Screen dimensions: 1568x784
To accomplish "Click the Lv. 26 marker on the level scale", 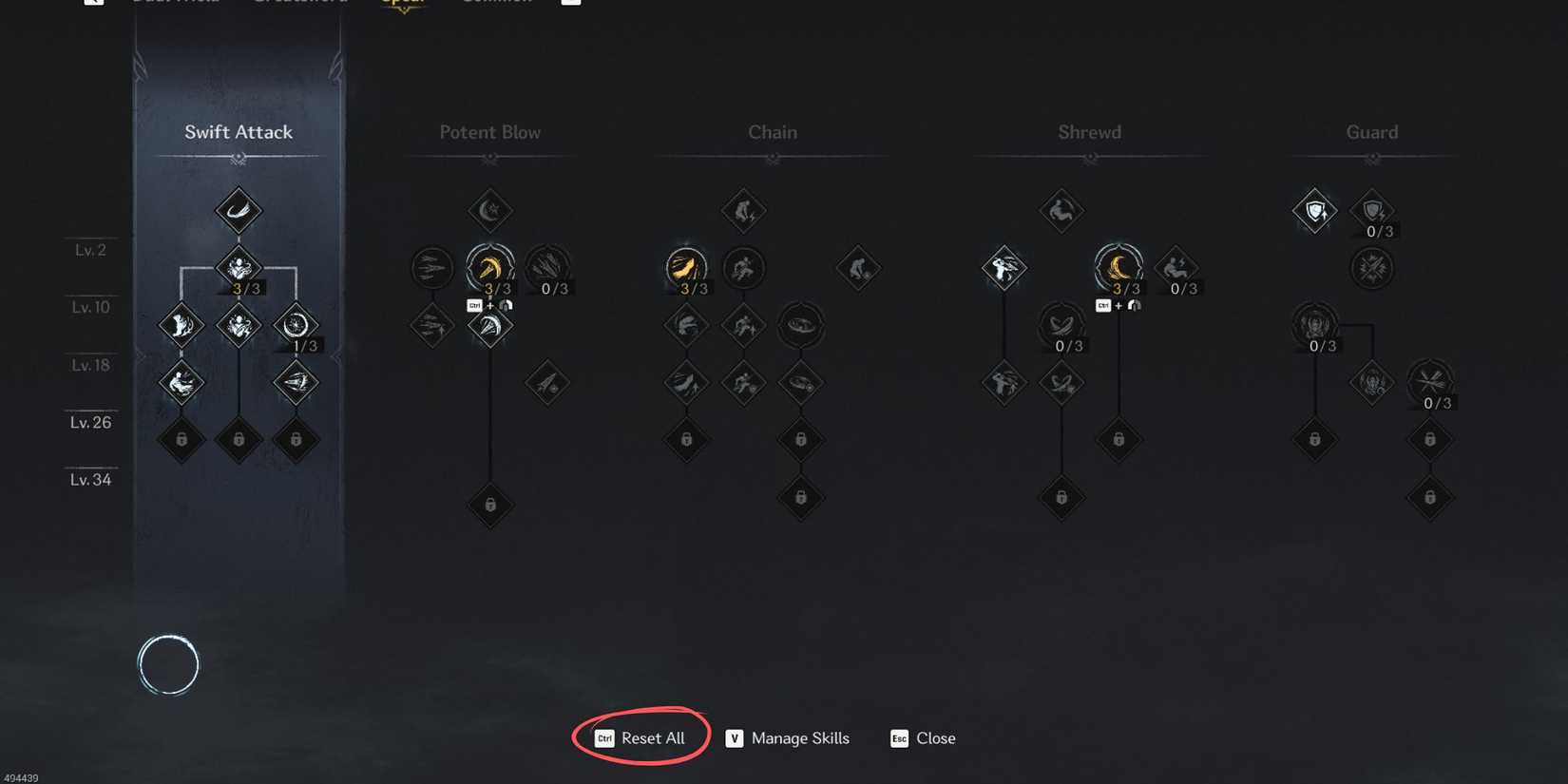I will (90, 423).
